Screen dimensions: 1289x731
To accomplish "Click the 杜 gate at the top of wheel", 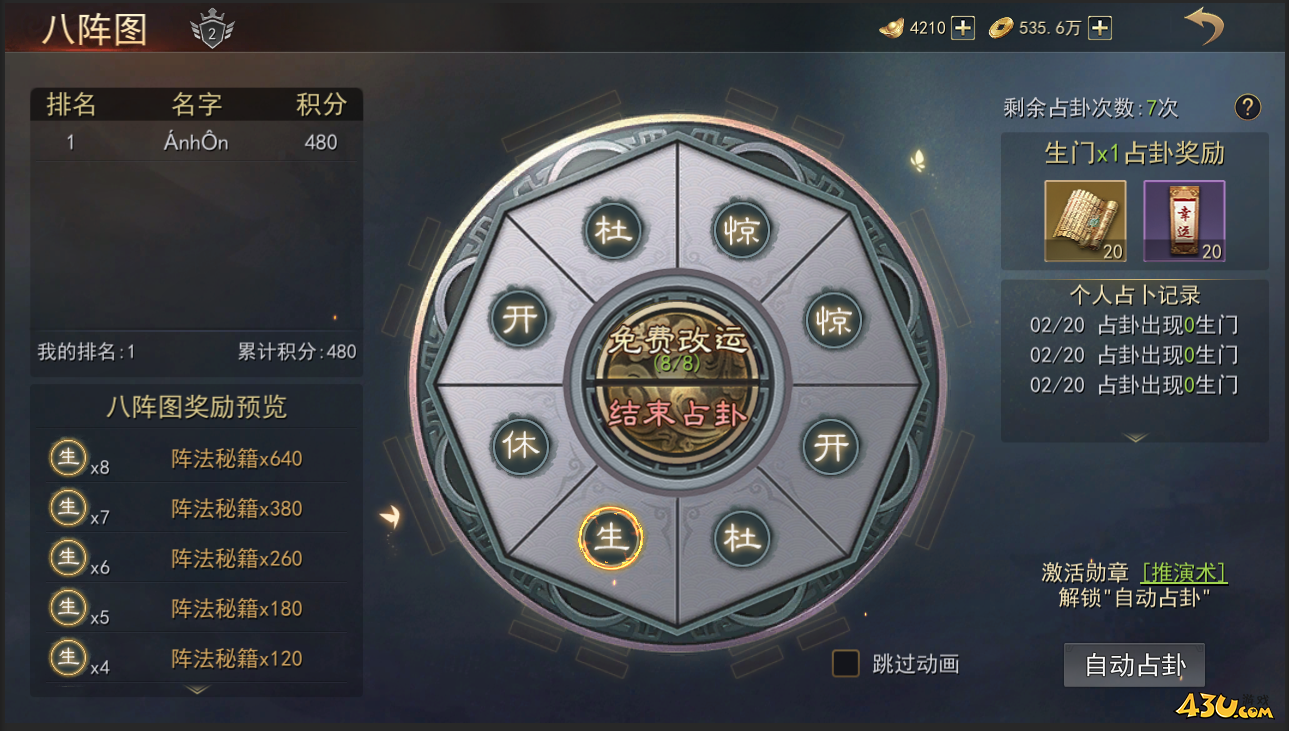I will [613, 230].
